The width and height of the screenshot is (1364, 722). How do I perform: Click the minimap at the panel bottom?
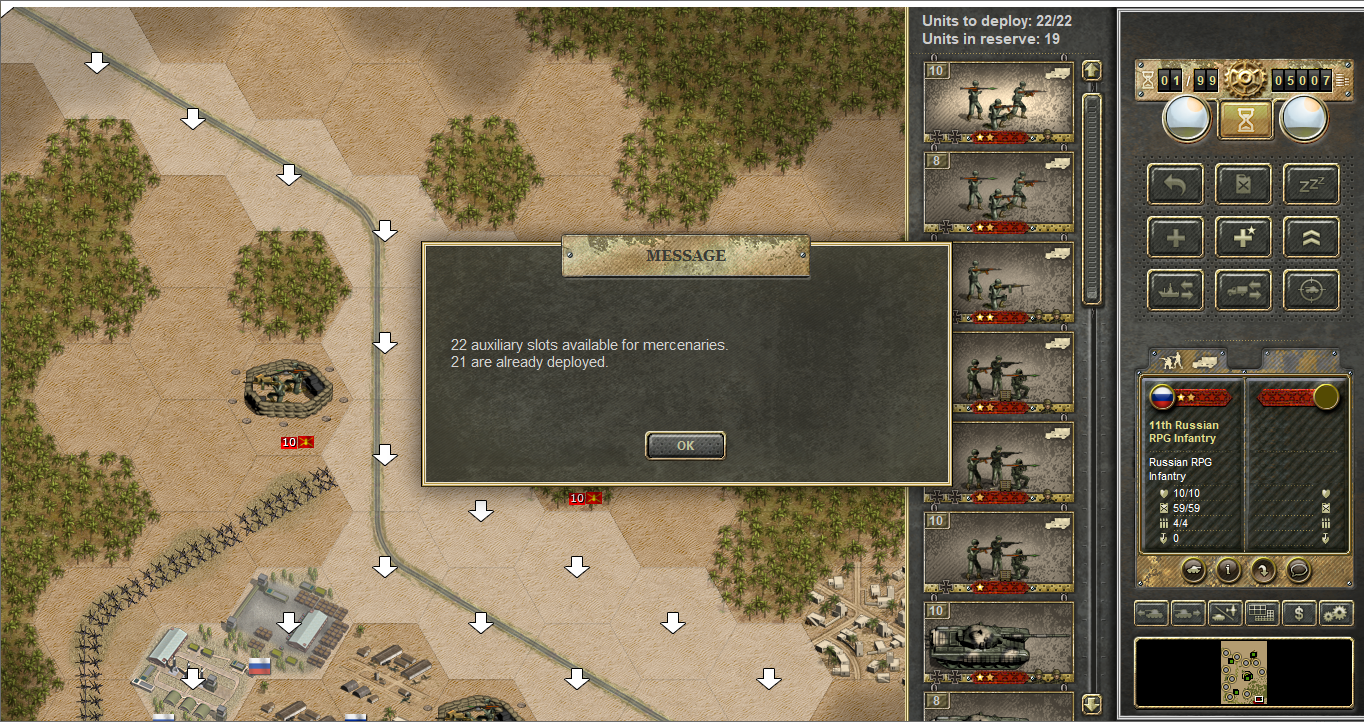pyautogui.click(x=1243, y=672)
